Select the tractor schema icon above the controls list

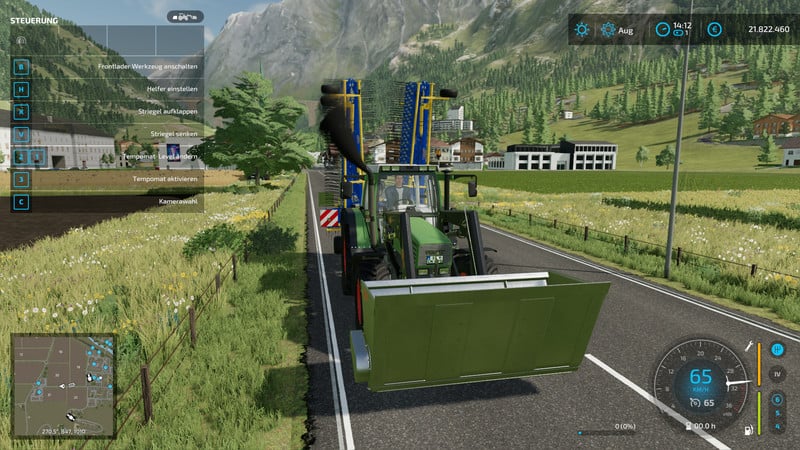184,17
